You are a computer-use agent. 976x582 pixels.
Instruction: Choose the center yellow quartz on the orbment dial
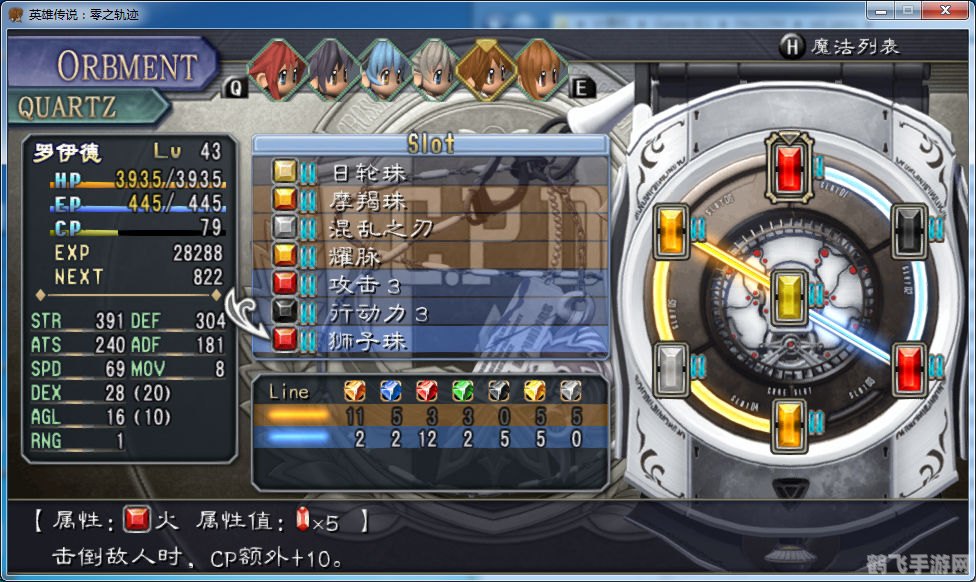pyautogui.click(x=788, y=293)
